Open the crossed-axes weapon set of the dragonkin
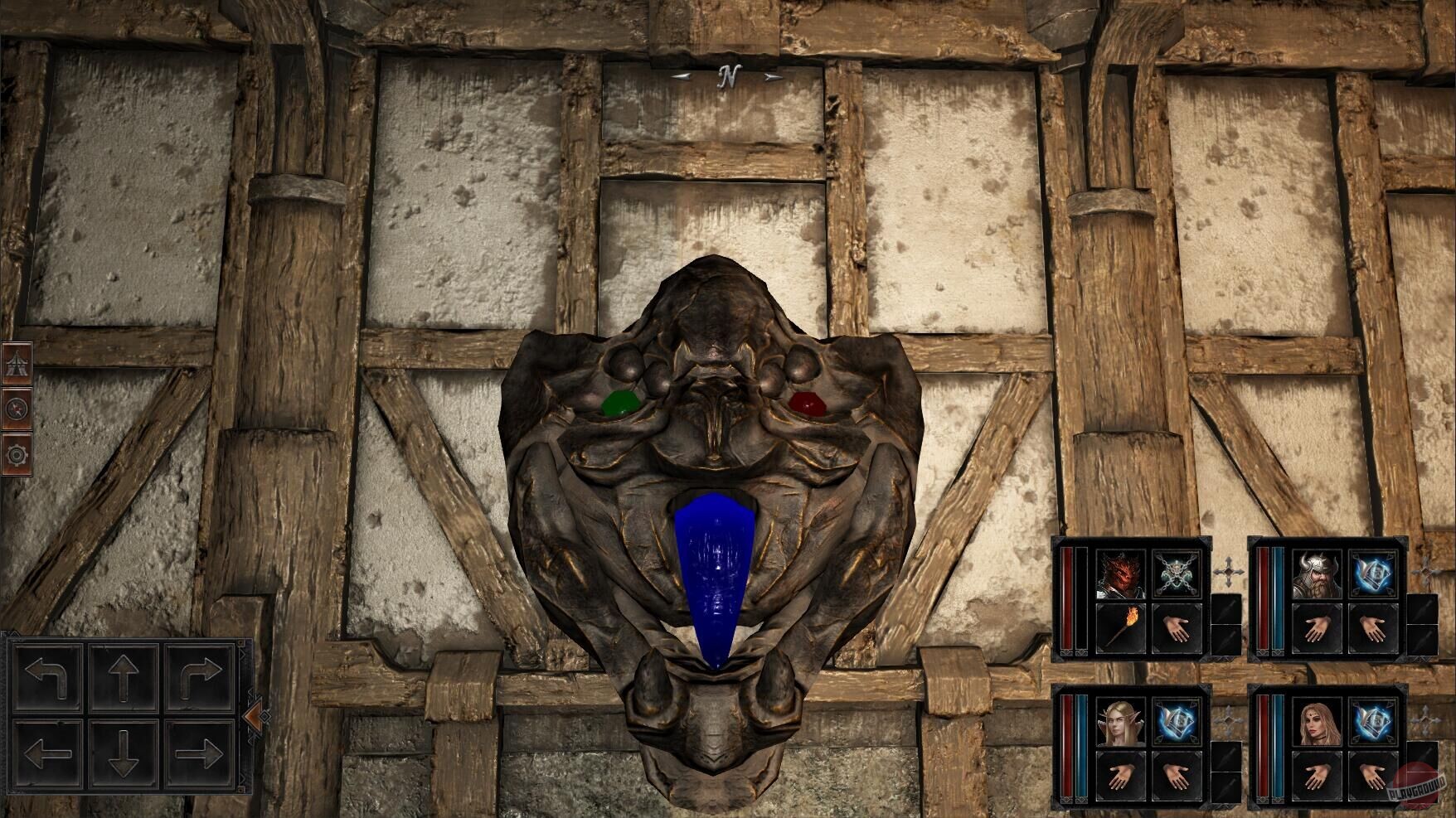The height and width of the screenshot is (818, 1456). pos(1177,575)
